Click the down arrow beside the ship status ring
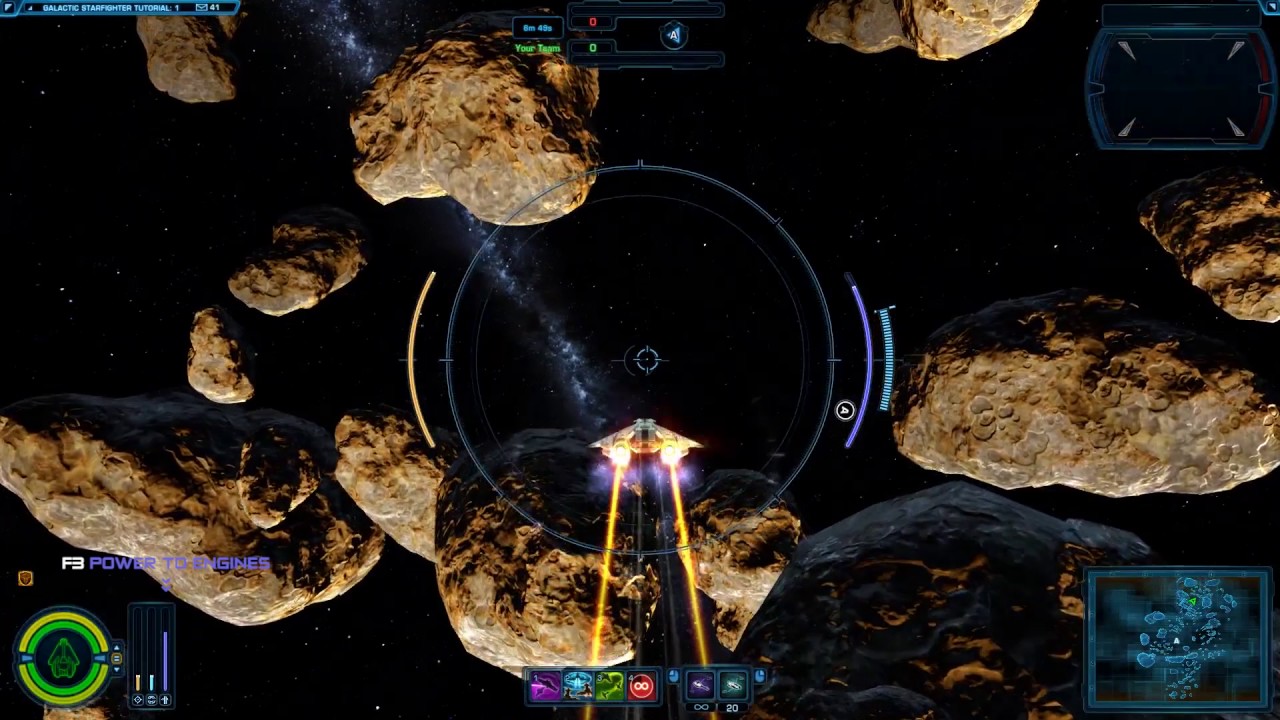Image resolution: width=1280 pixels, height=720 pixels. [x=117, y=670]
